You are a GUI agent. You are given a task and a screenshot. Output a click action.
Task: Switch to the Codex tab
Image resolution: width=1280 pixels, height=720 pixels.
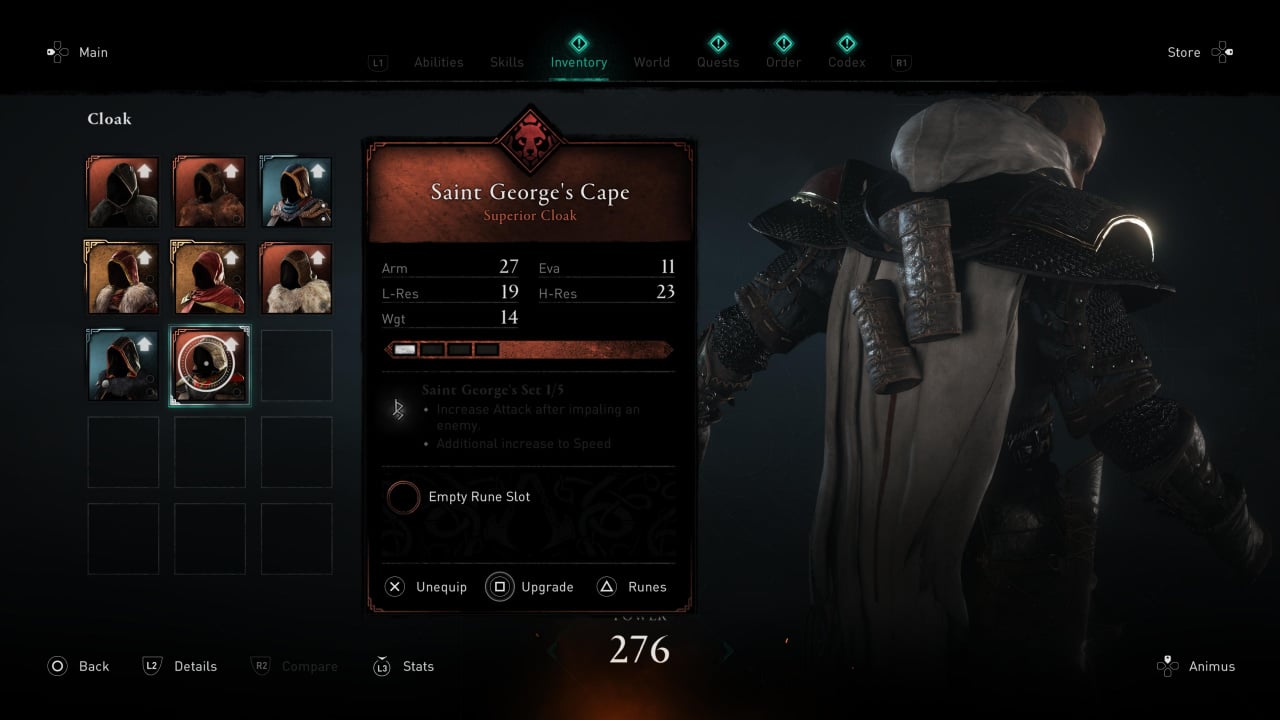[x=846, y=62]
